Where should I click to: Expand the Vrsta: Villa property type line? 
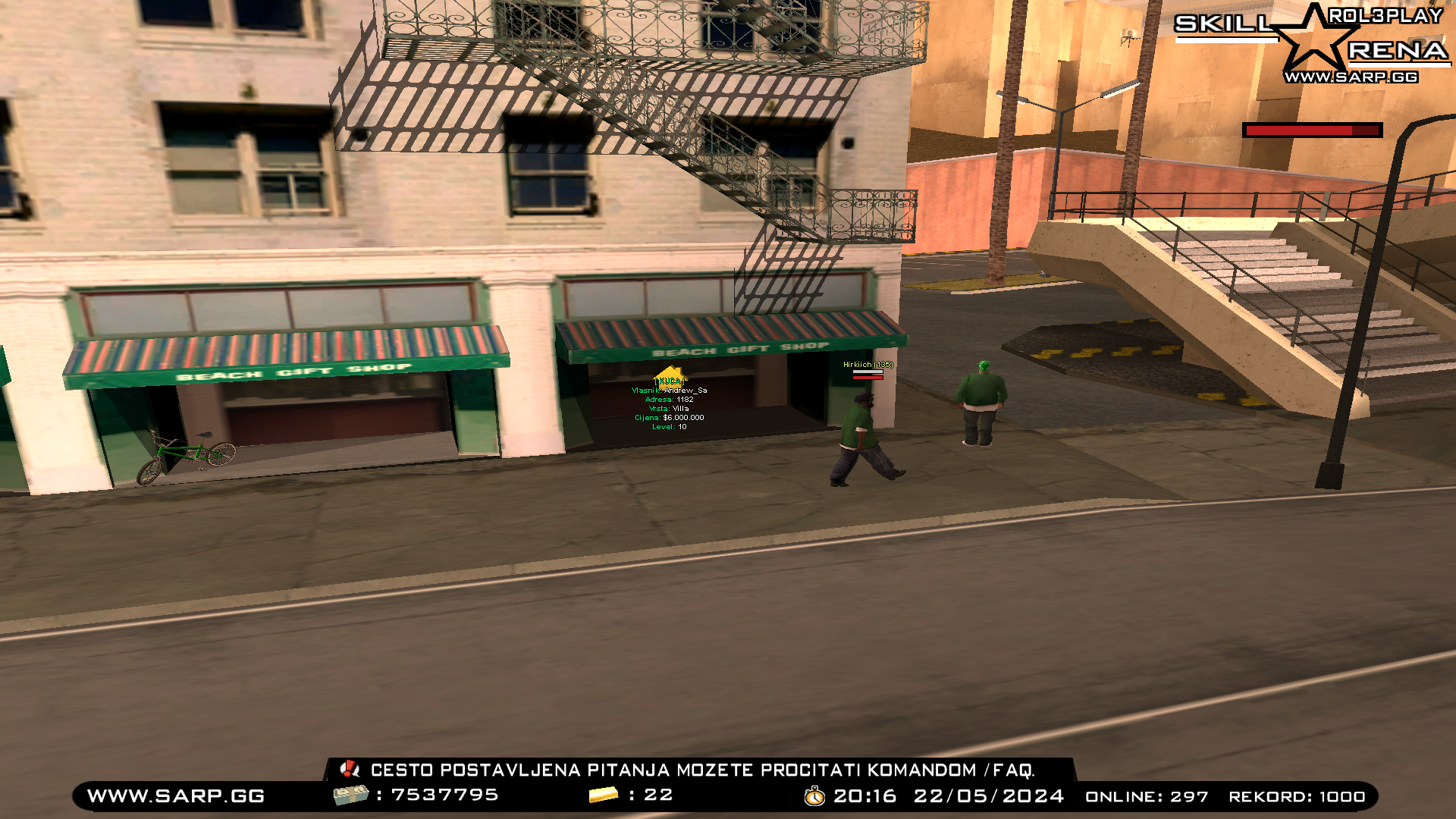[668, 408]
